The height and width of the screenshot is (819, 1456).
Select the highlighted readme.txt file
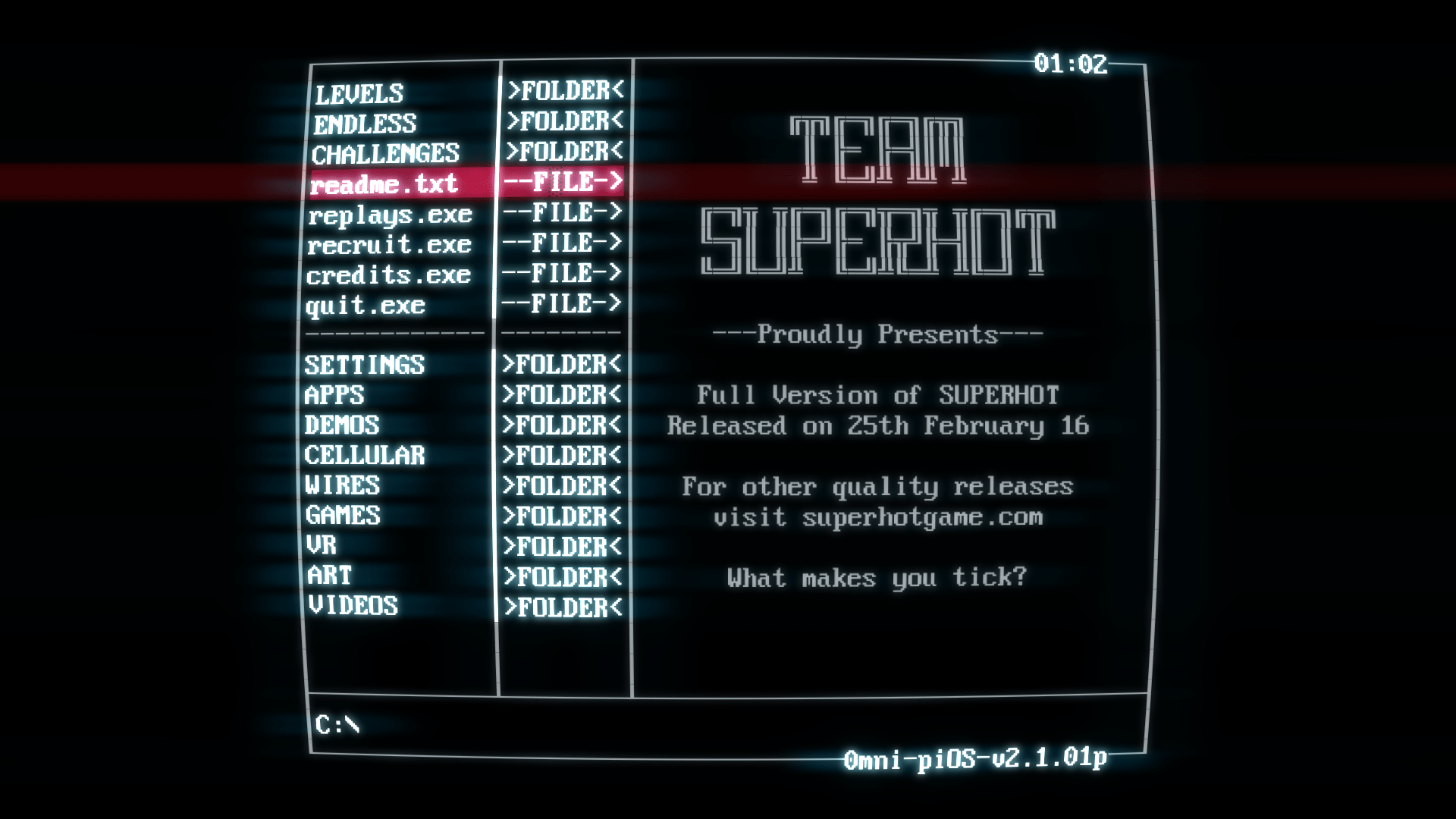coord(387,184)
